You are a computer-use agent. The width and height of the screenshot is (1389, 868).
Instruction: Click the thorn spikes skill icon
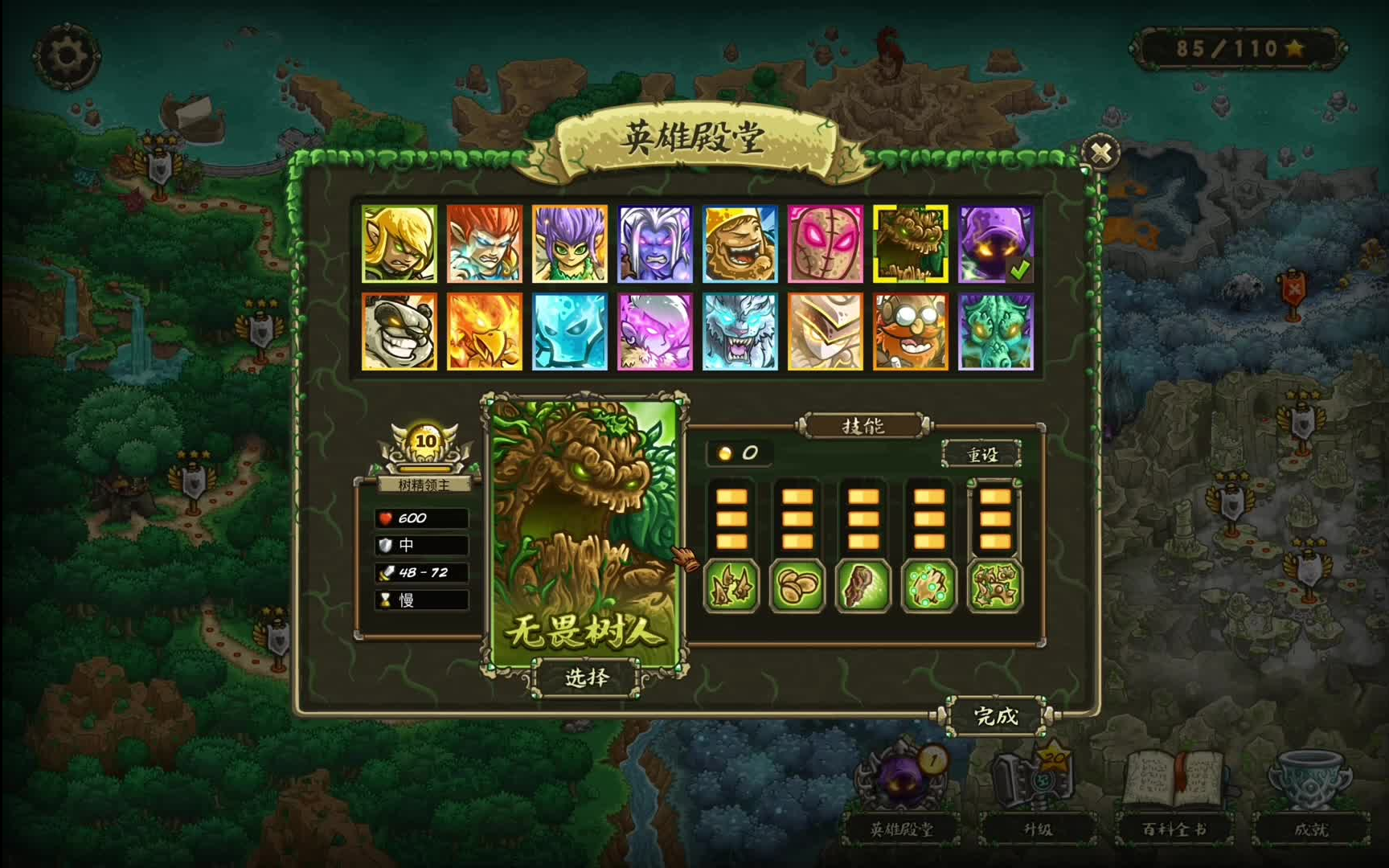point(731,586)
